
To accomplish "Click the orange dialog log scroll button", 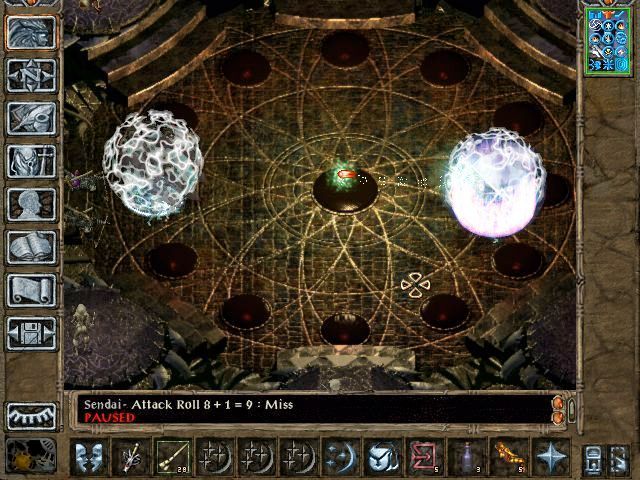I will click(558, 409).
